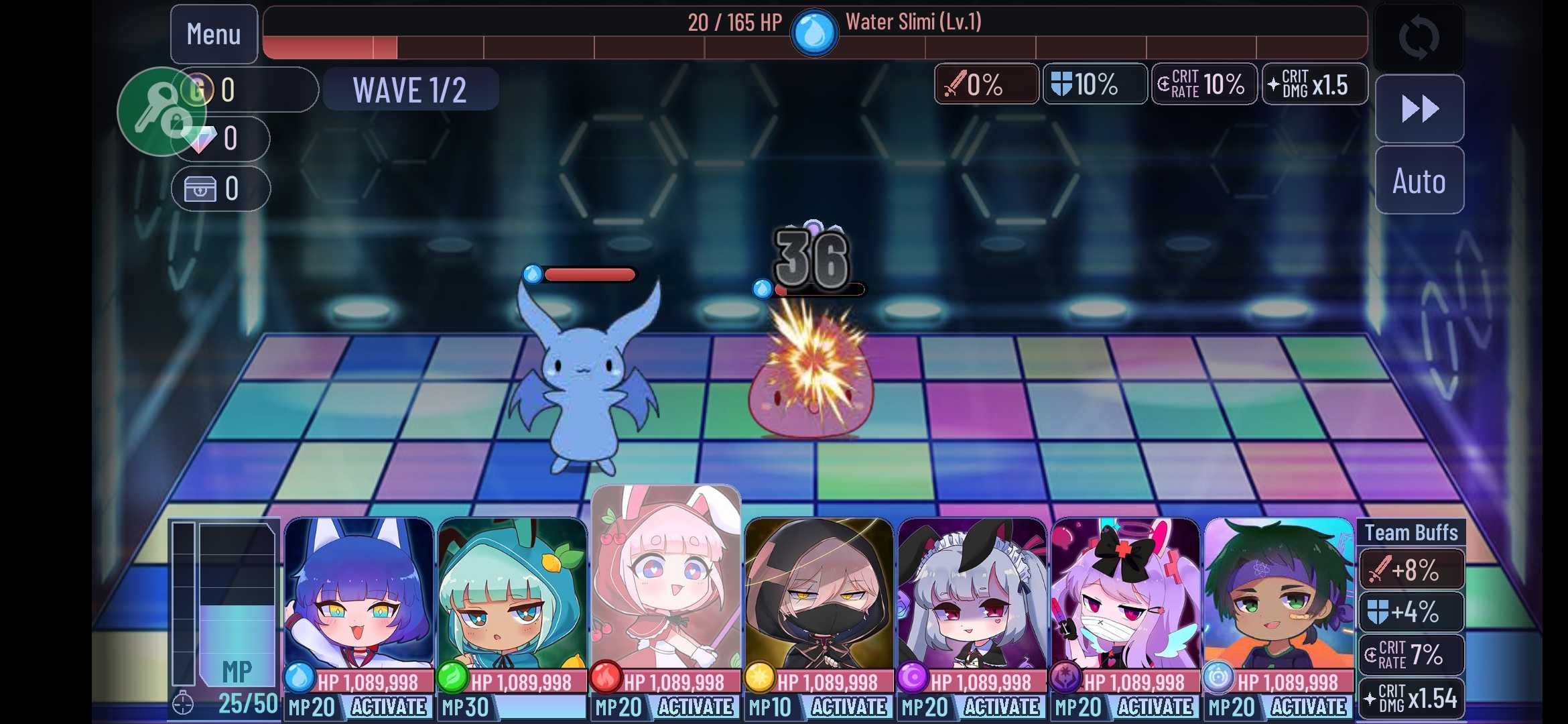Viewport: 1568px width, 724px height.
Task: Activate the blue-haired fox girl's skill
Action: click(389, 707)
